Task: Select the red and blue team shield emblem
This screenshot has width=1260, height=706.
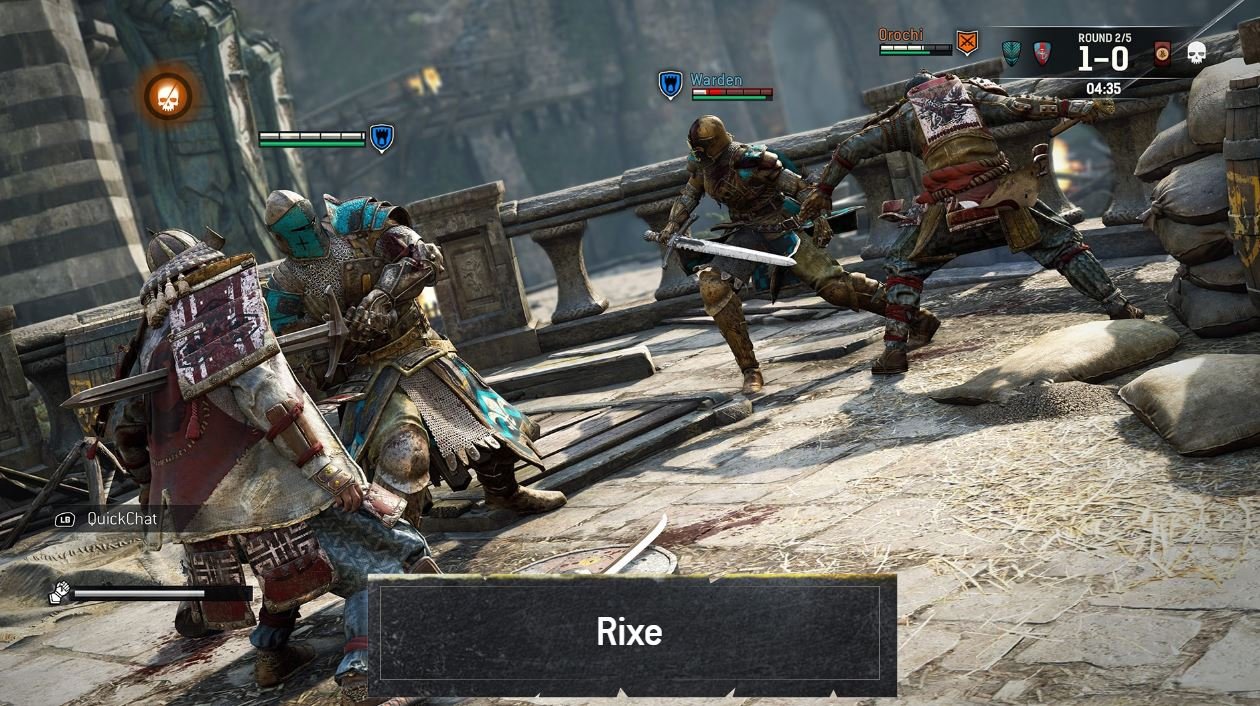Action: click(1042, 53)
